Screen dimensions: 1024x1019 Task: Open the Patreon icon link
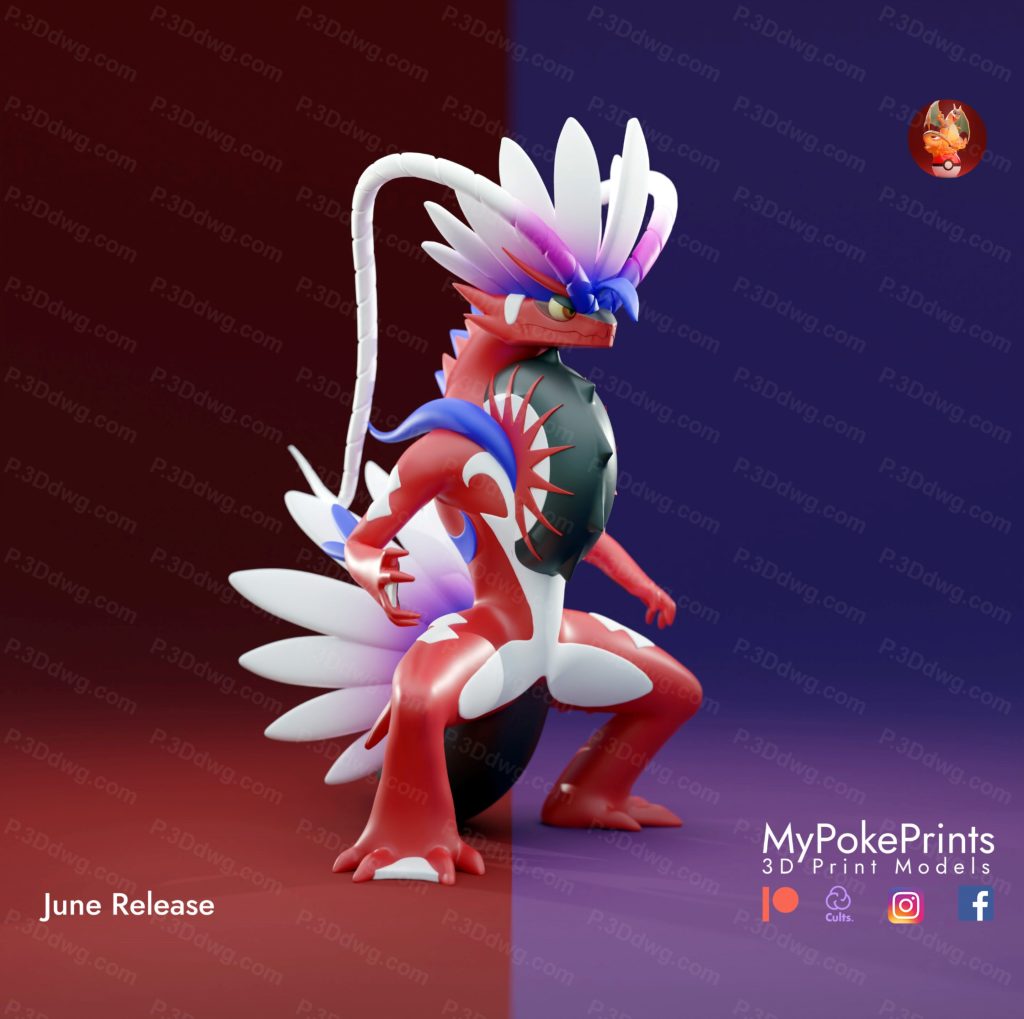[x=780, y=904]
